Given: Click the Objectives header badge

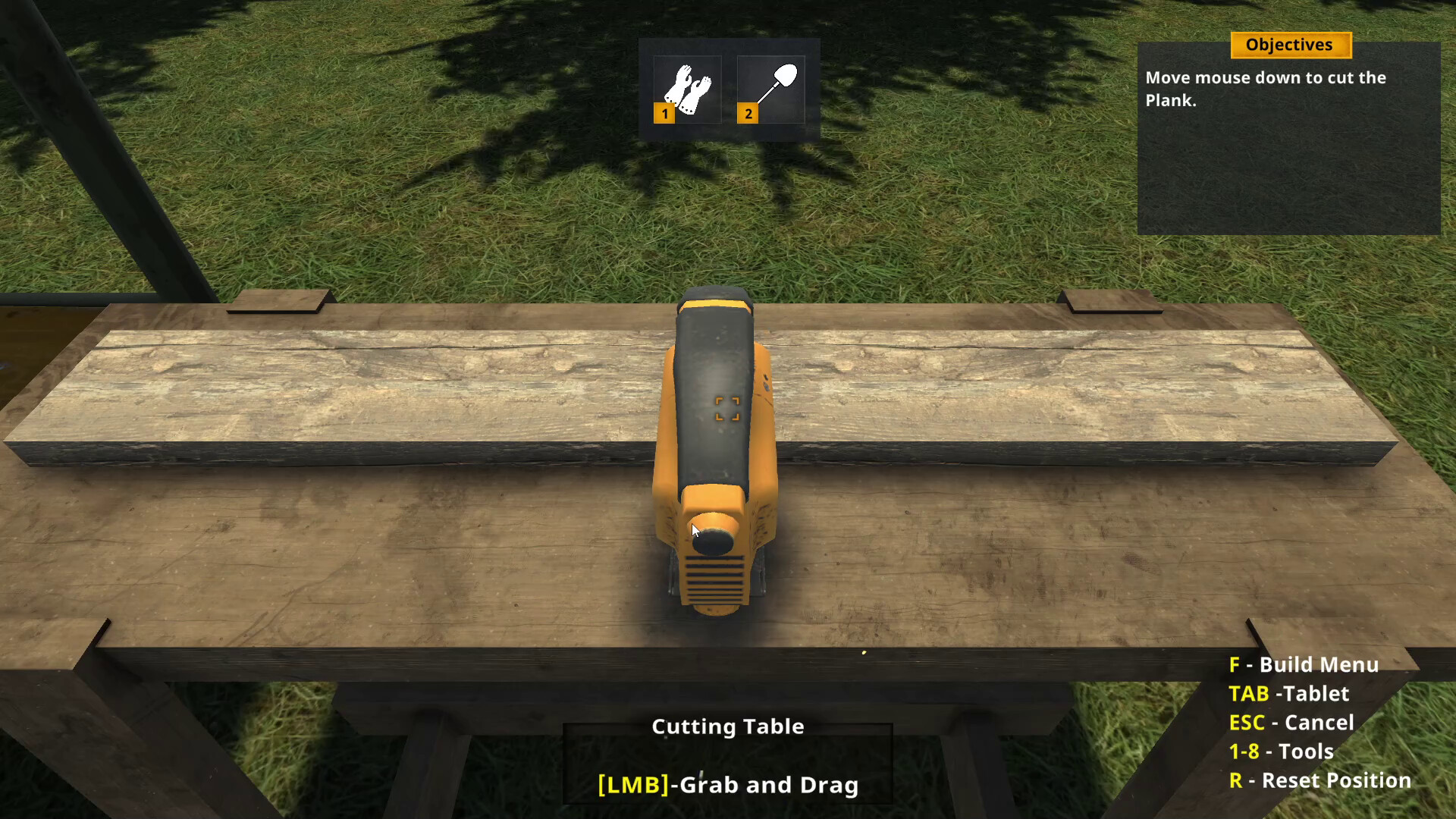Looking at the screenshot, I should tap(1289, 45).
